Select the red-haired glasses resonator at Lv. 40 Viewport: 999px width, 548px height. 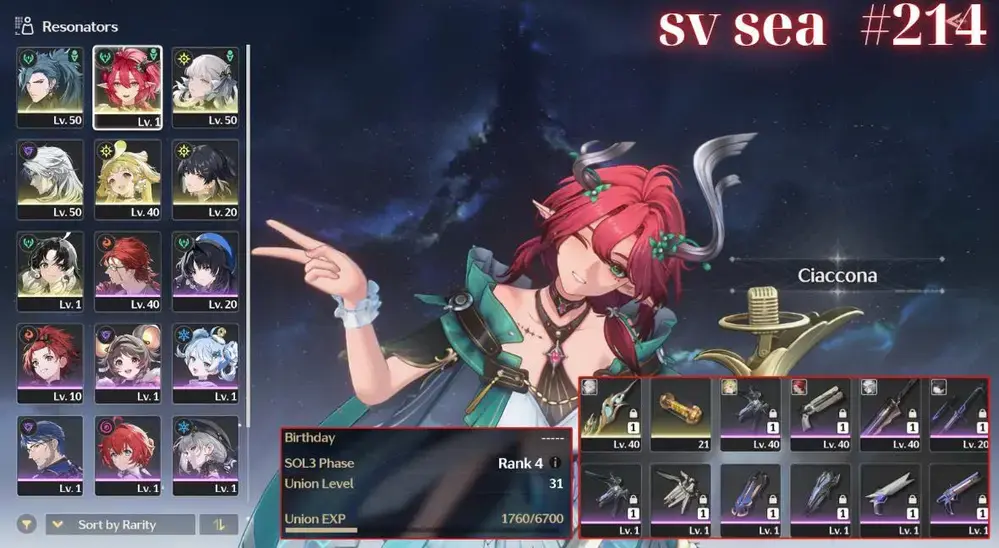click(x=127, y=272)
